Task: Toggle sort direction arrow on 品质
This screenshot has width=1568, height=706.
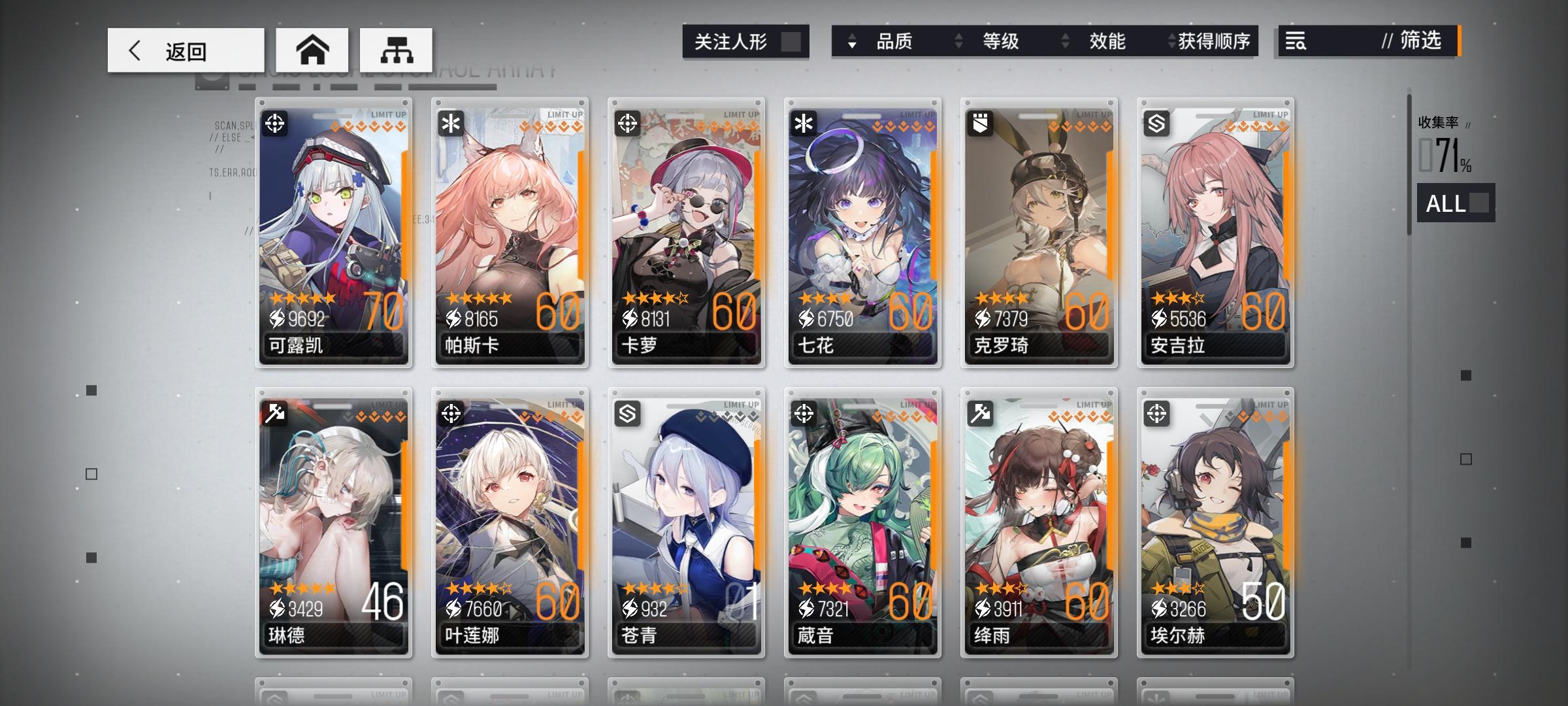Action: pyautogui.click(x=851, y=41)
